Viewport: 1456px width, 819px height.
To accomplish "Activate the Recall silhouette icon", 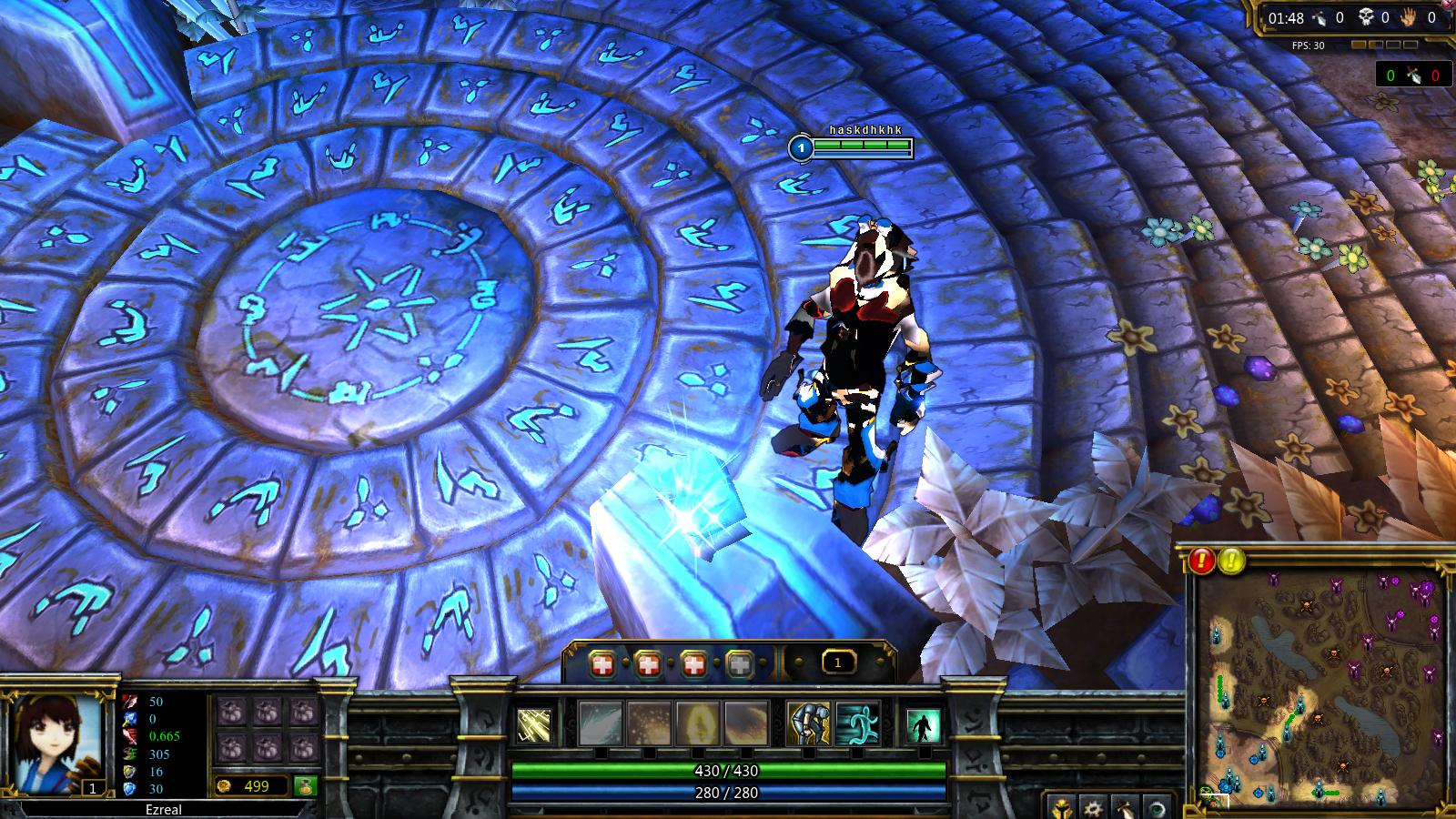I will pyautogui.click(x=924, y=725).
